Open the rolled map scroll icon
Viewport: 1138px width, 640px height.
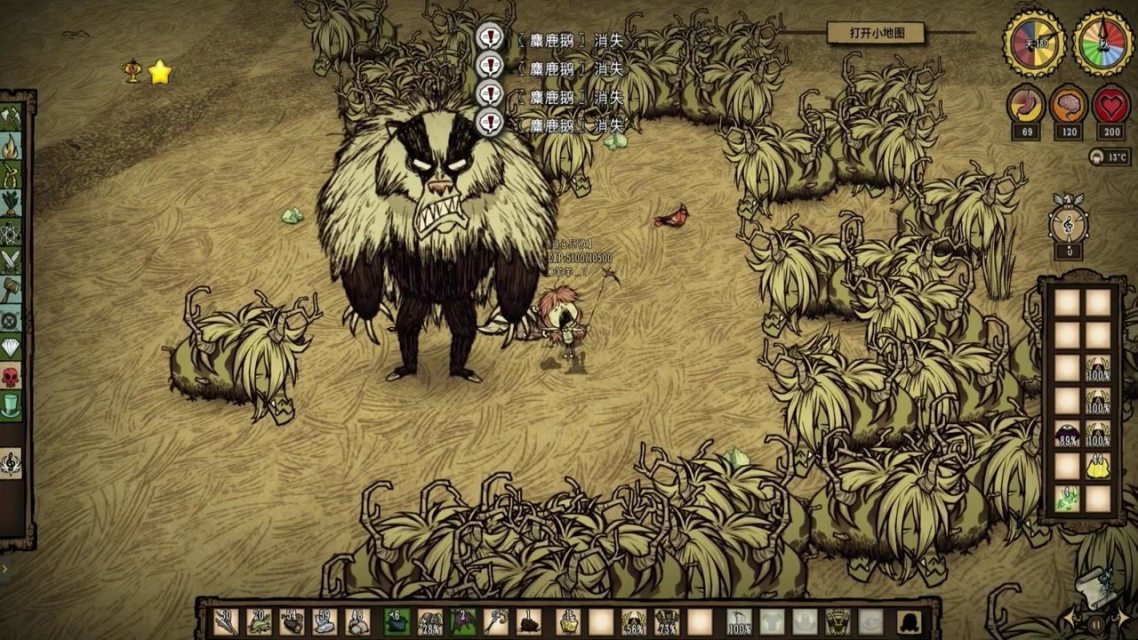1097,588
